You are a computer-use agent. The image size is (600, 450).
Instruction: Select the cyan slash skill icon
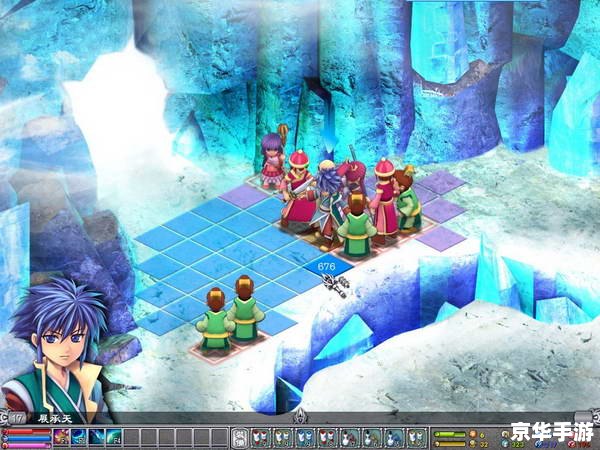(x=97, y=437)
